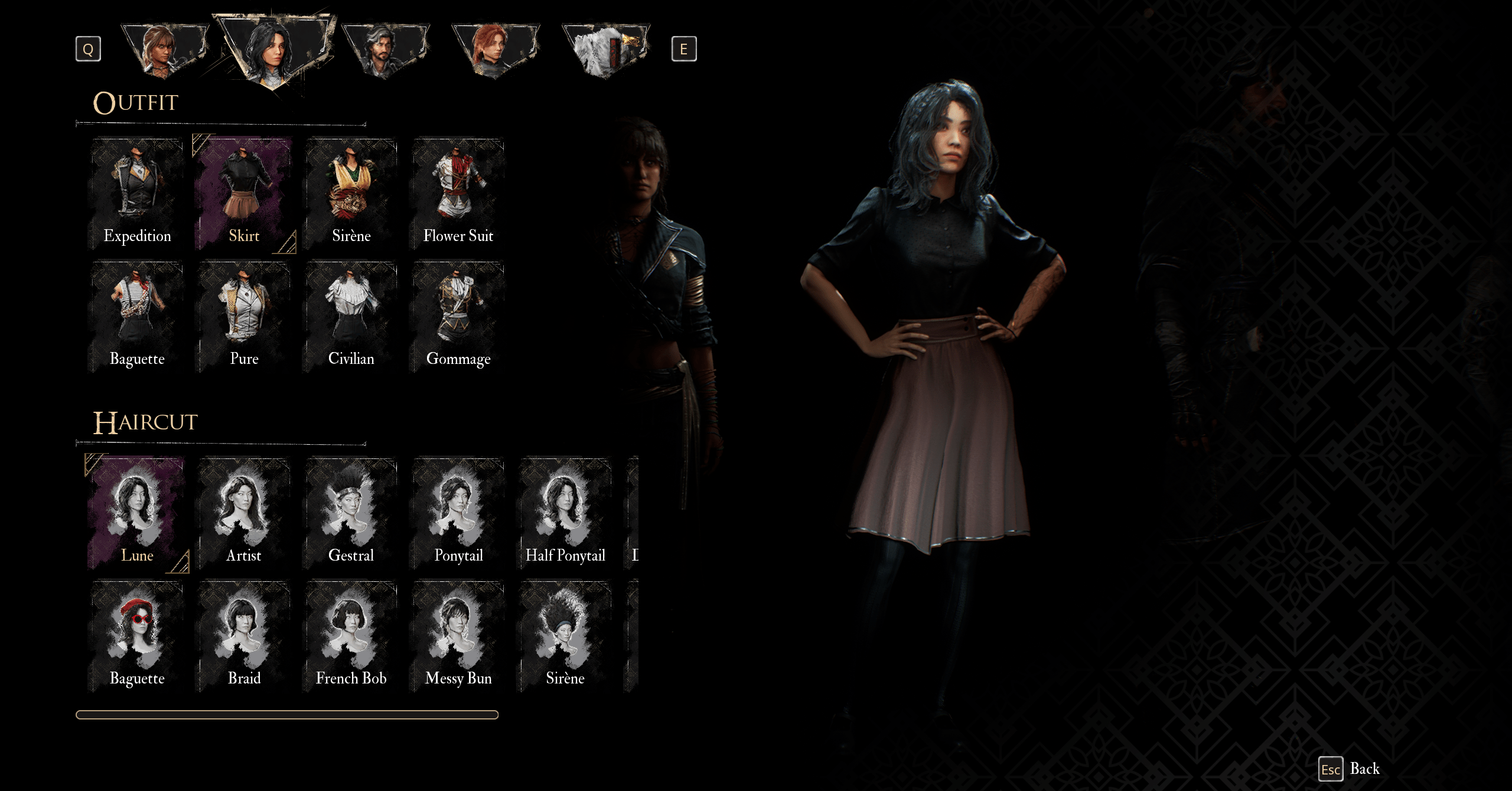This screenshot has height=791, width=1512.
Task: Select the Braid haircut
Action: click(x=244, y=636)
